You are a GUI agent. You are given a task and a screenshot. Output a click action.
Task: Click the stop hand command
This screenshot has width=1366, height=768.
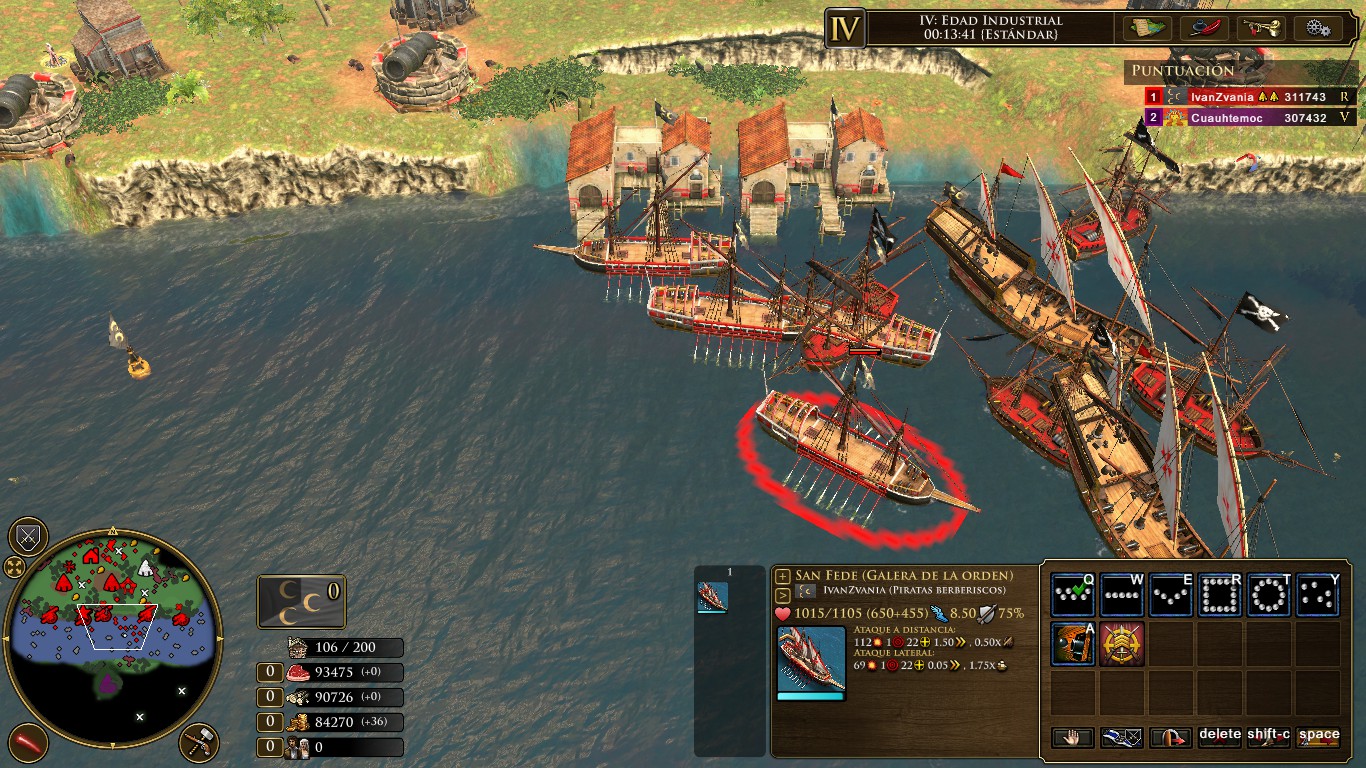[1072, 738]
